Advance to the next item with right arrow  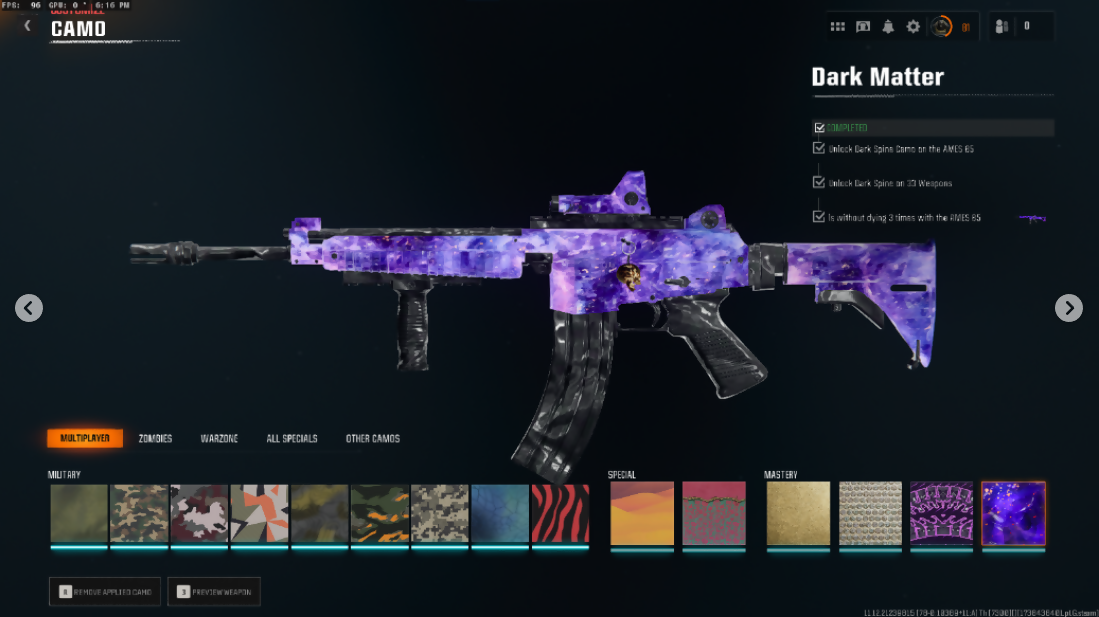point(1069,308)
